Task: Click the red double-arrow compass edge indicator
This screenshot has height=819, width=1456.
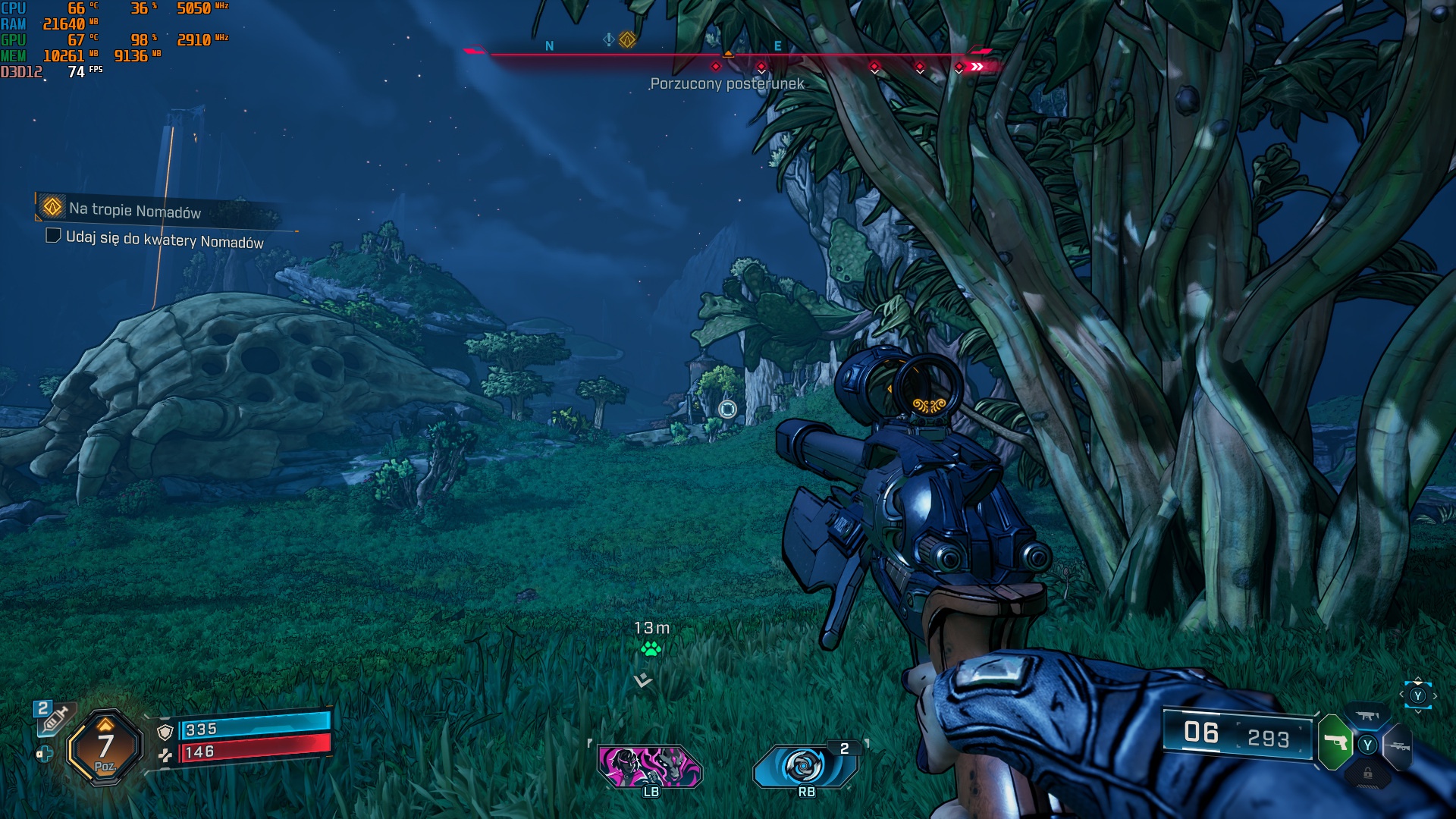Action: [977, 67]
